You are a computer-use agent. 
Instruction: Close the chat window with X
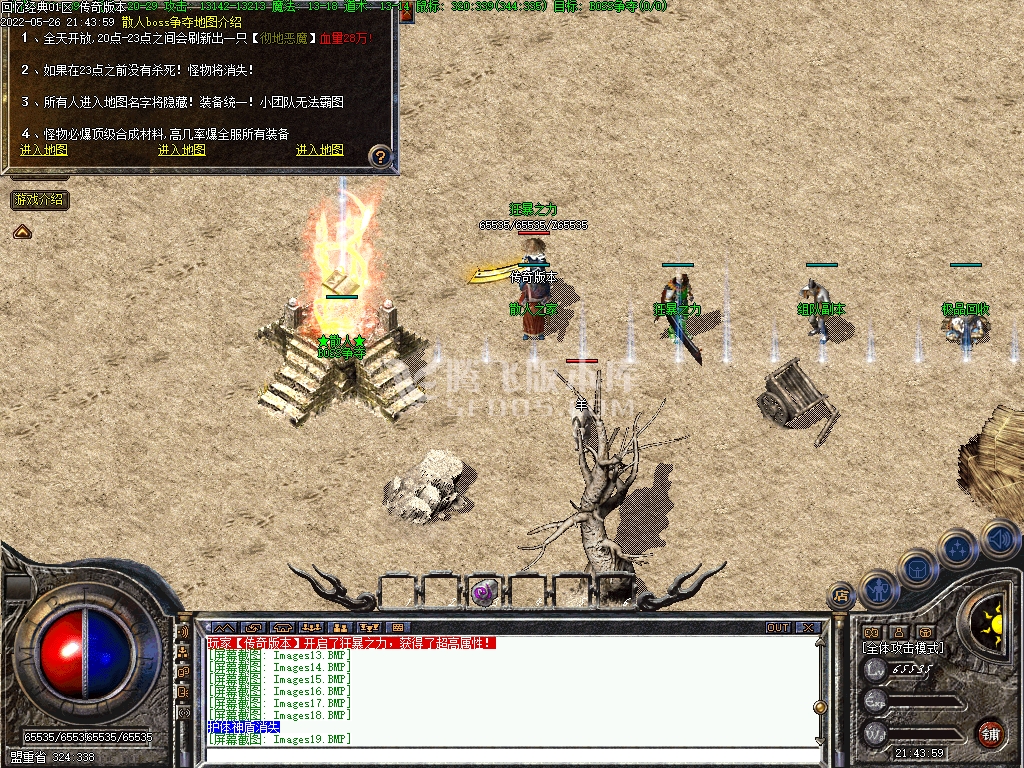click(x=808, y=628)
